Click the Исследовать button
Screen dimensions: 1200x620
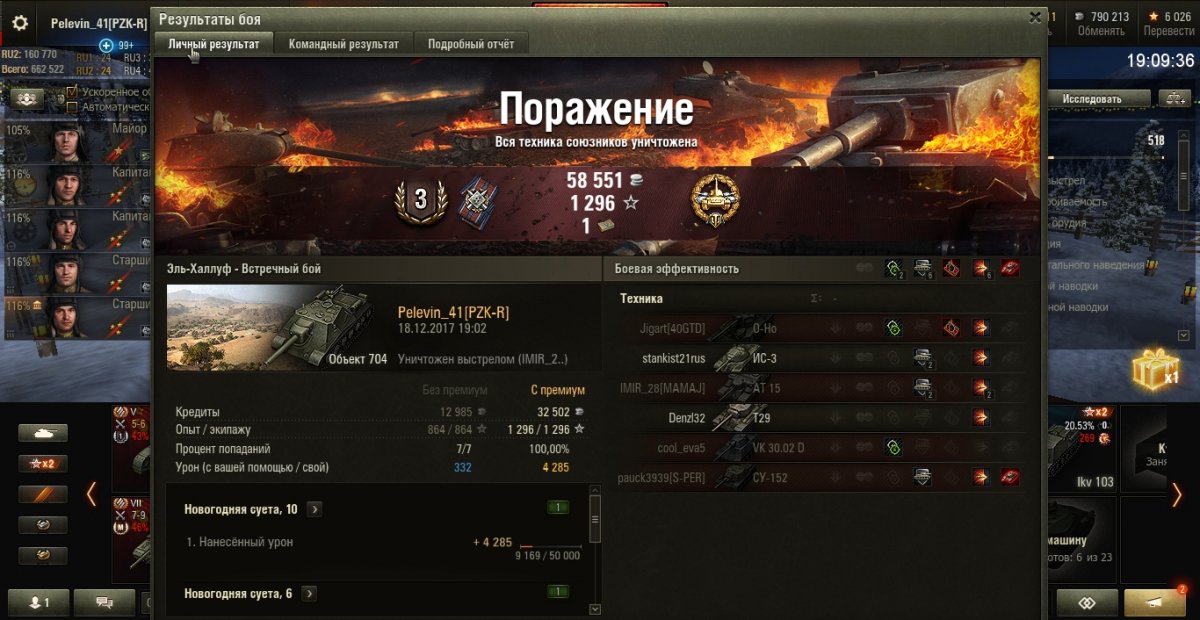(x=1092, y=98)
